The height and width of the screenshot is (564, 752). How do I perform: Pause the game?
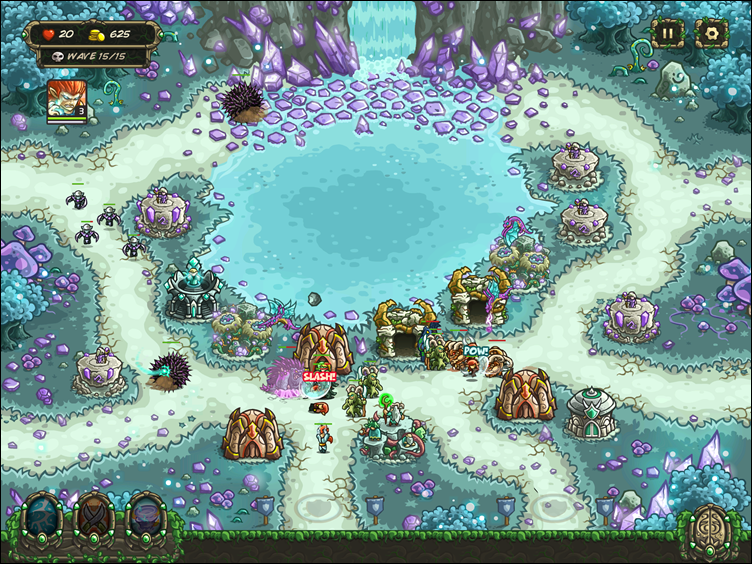(667, 33)
